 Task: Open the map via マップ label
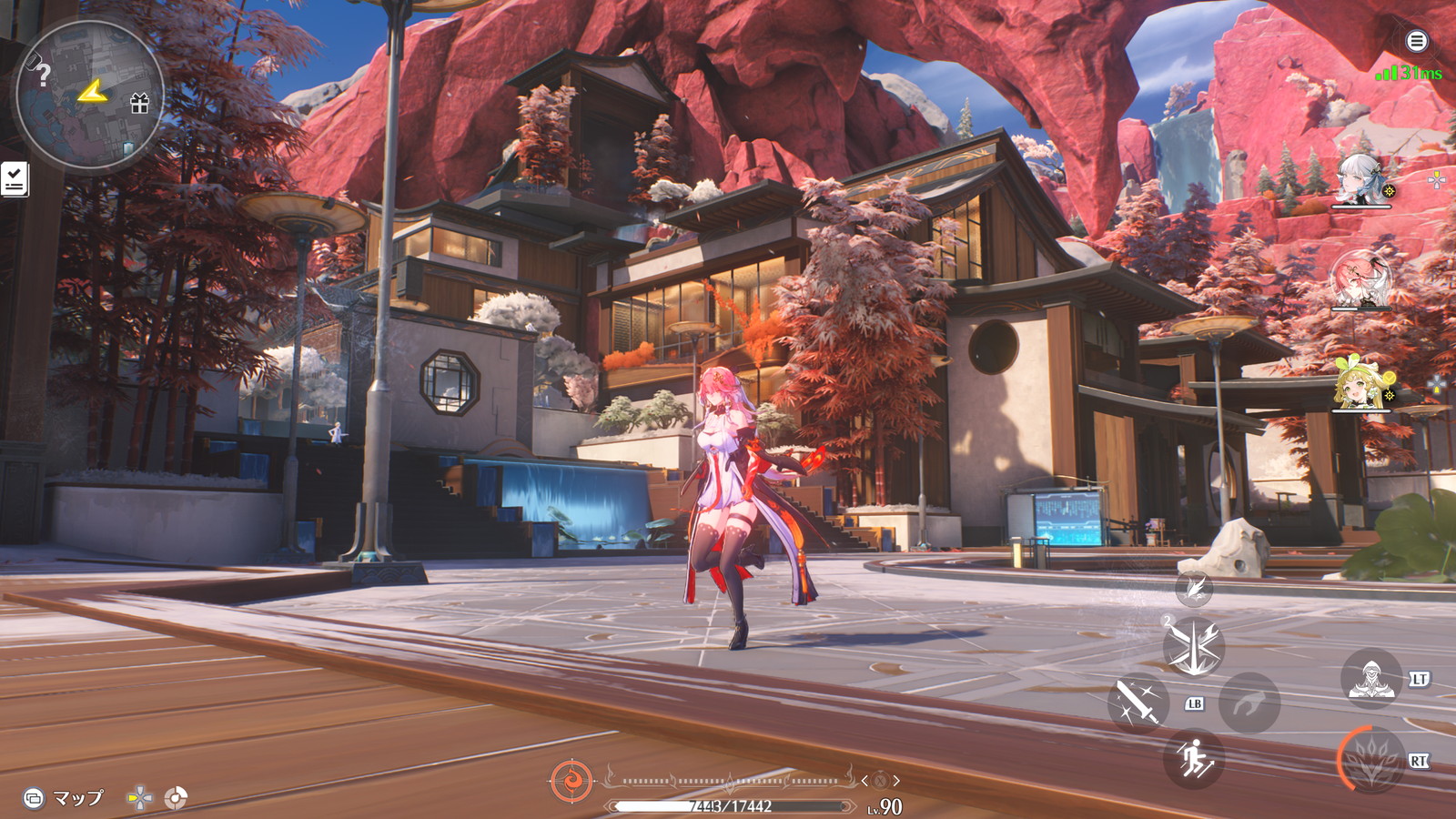click(x=76, y=798)
